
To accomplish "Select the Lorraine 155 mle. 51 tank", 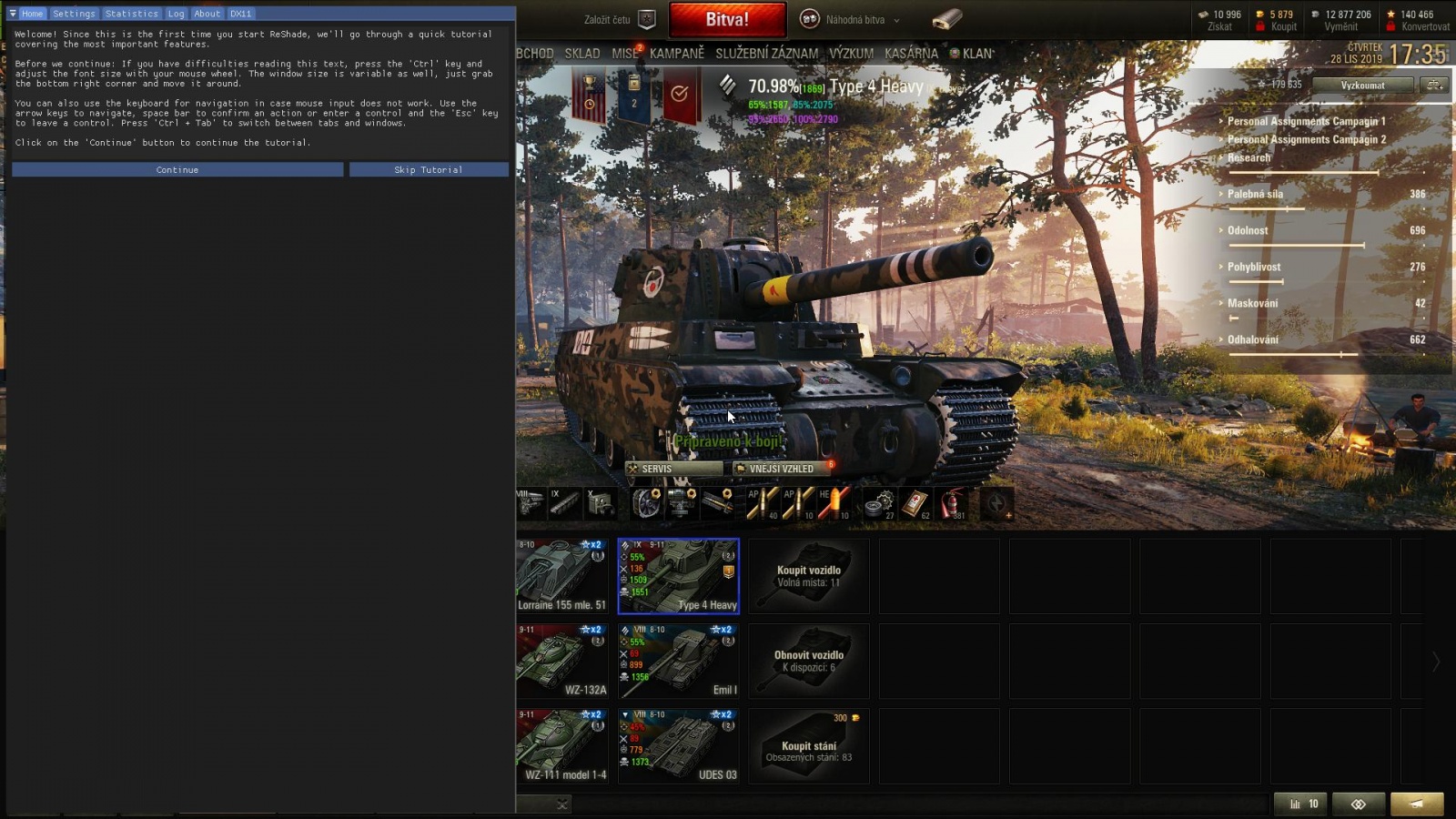I will 562,576.
